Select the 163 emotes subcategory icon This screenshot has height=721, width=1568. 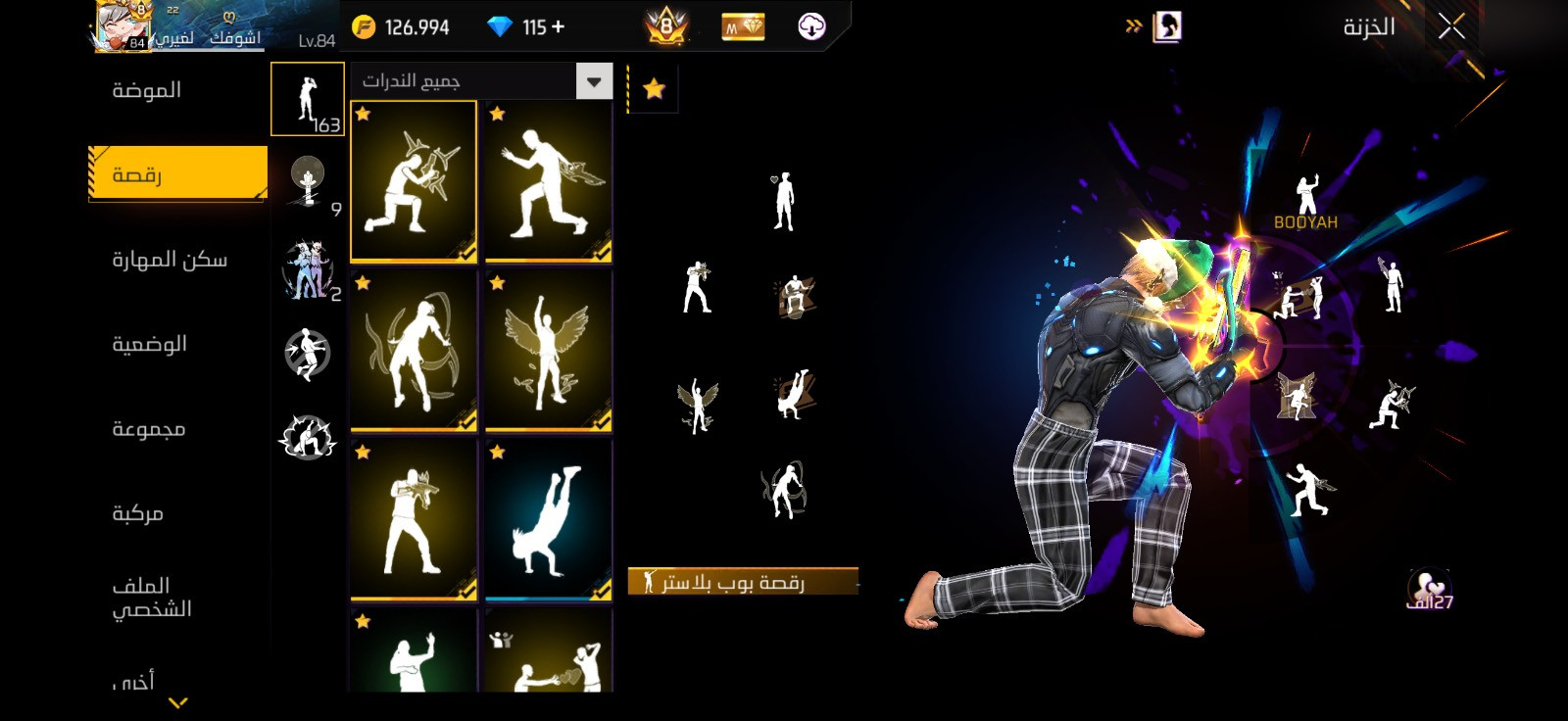pos(307,100)
